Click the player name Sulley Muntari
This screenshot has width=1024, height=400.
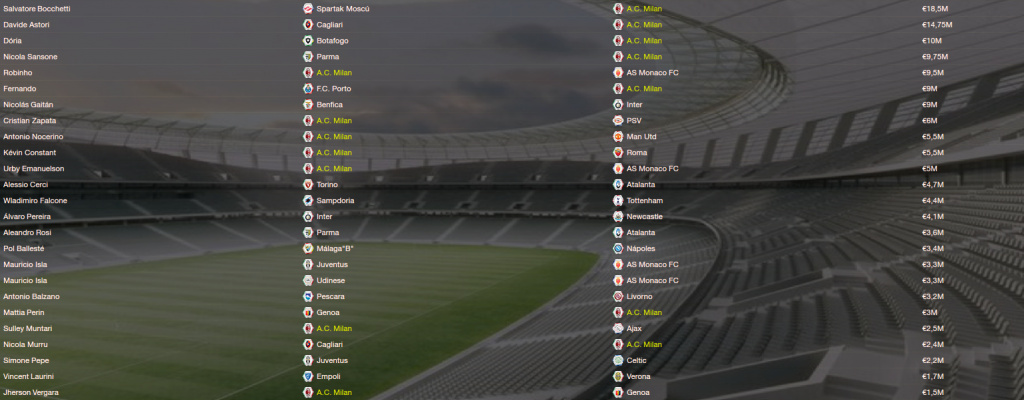[x=27, y=328]
